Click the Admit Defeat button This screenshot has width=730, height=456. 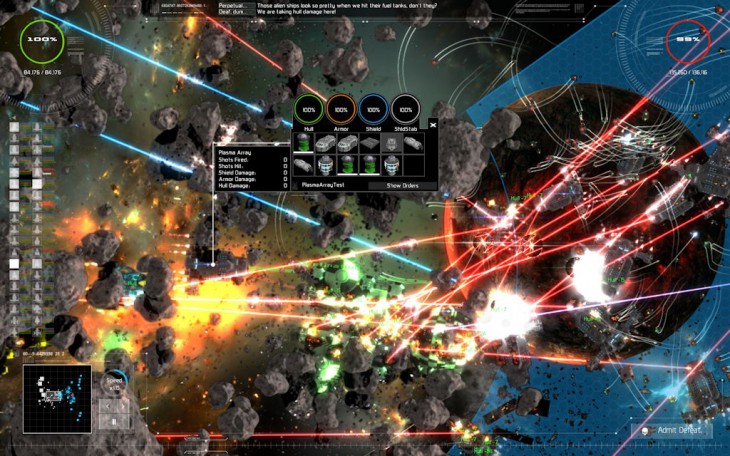(680, 430)
